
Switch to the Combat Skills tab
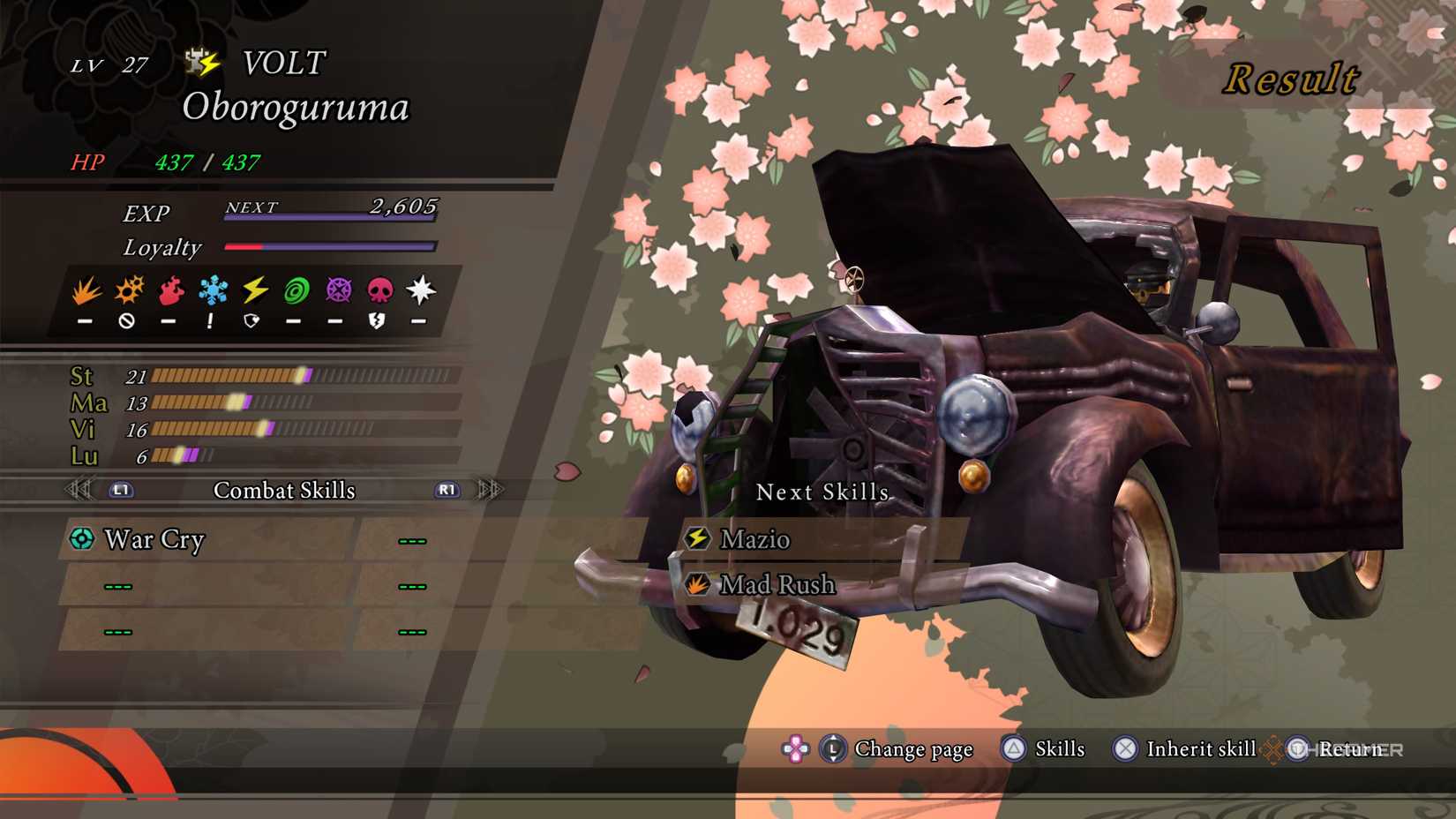coord(284,491)
